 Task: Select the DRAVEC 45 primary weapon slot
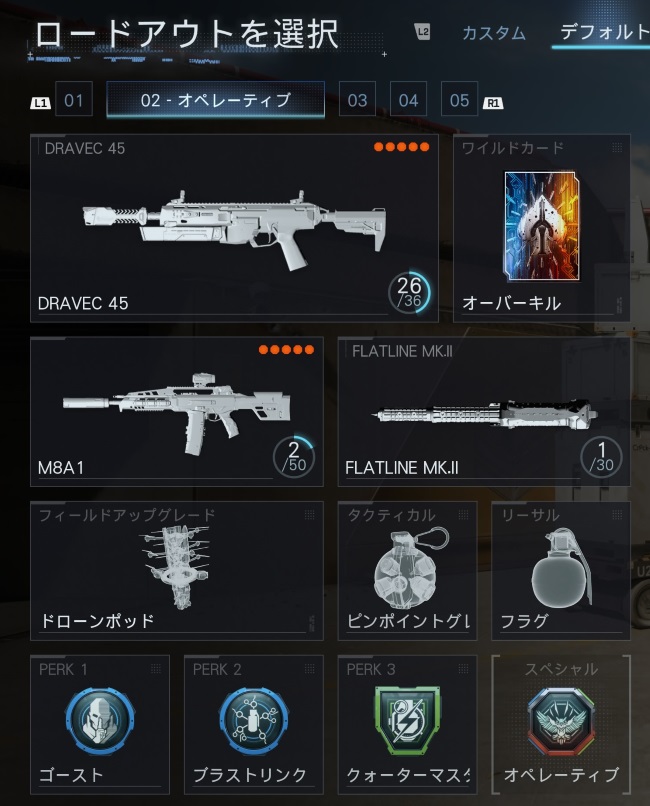coord(234,228)
